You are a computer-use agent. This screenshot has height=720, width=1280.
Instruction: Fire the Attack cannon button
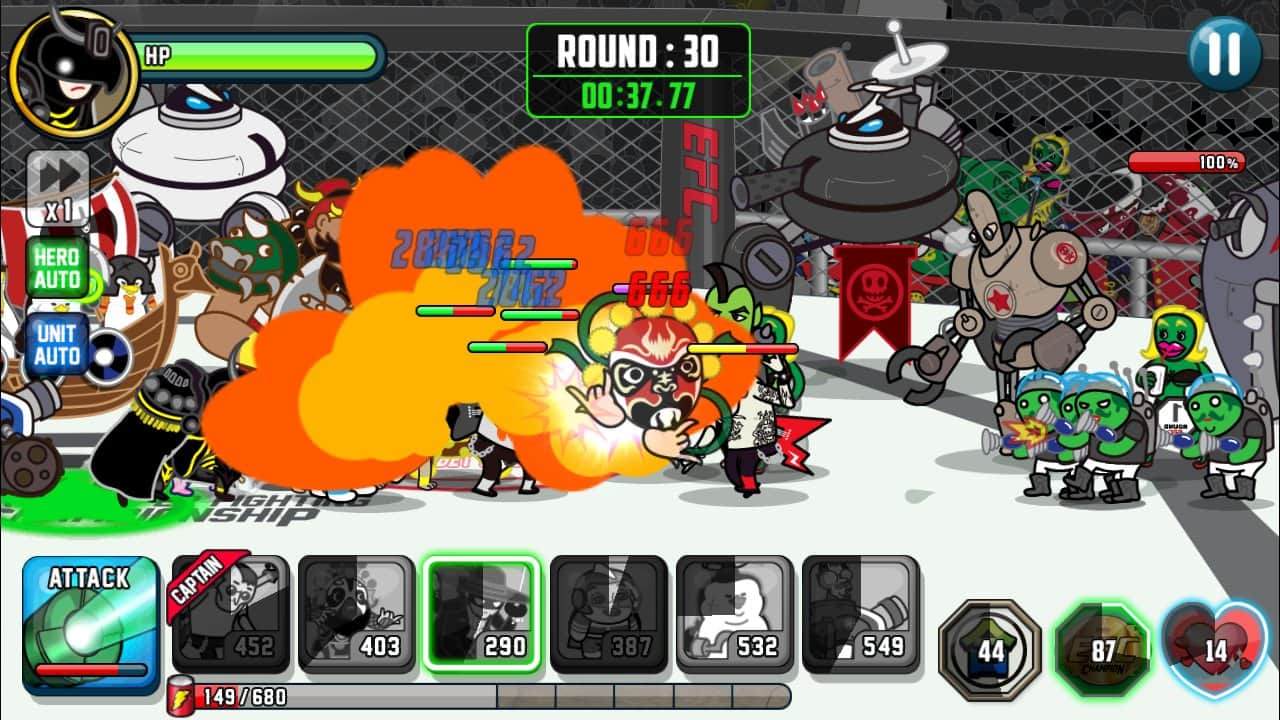tap(91, 624)
